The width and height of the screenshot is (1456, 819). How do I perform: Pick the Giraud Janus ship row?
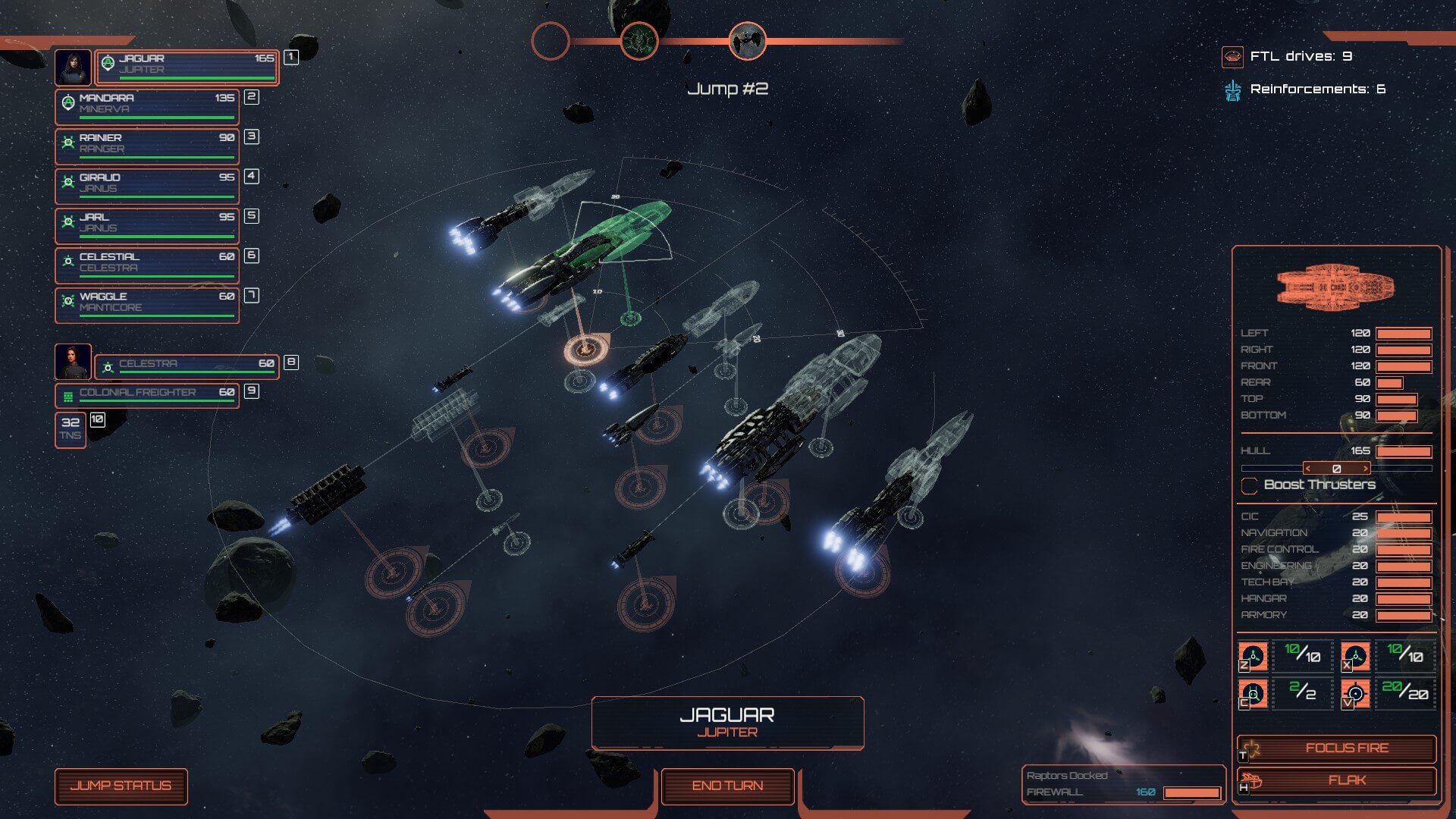click(147, 186)
